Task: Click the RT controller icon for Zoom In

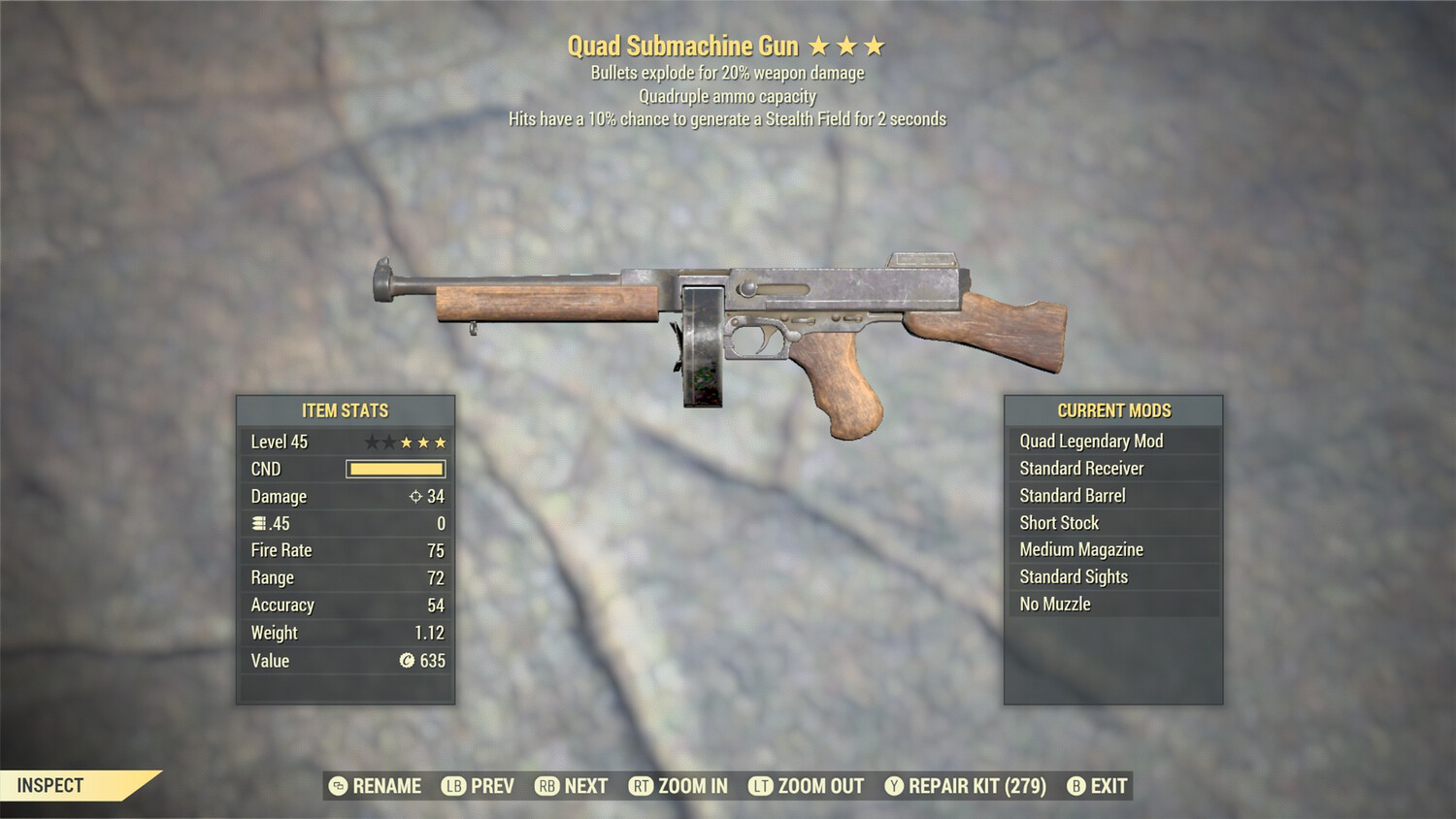Action: coord(642,786)
